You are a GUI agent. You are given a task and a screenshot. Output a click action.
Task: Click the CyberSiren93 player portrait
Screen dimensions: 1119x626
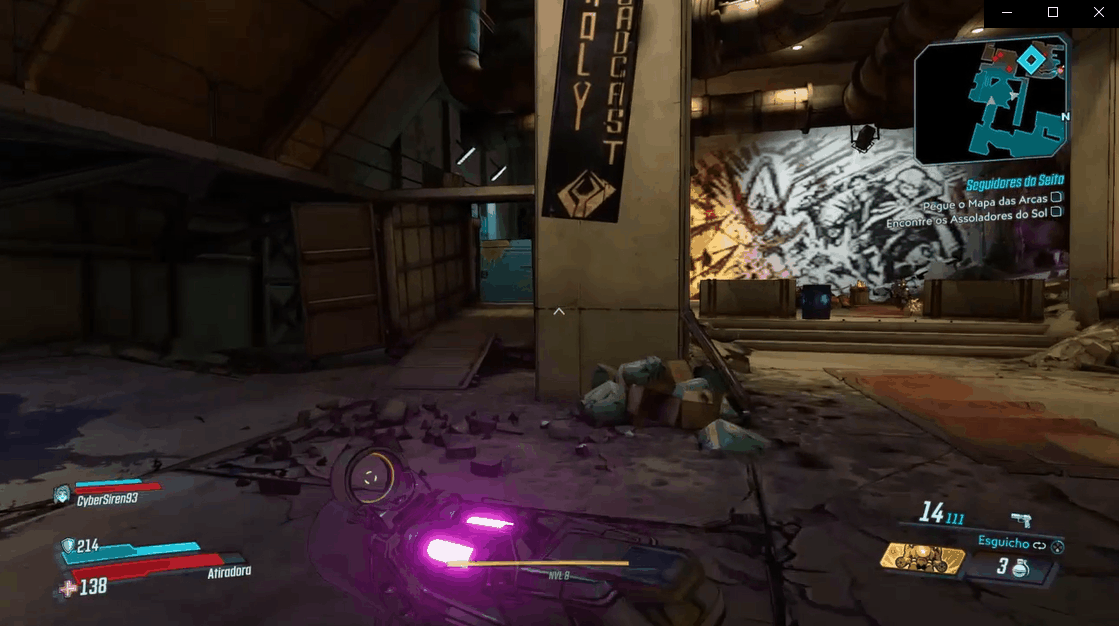tap(63, 493)
